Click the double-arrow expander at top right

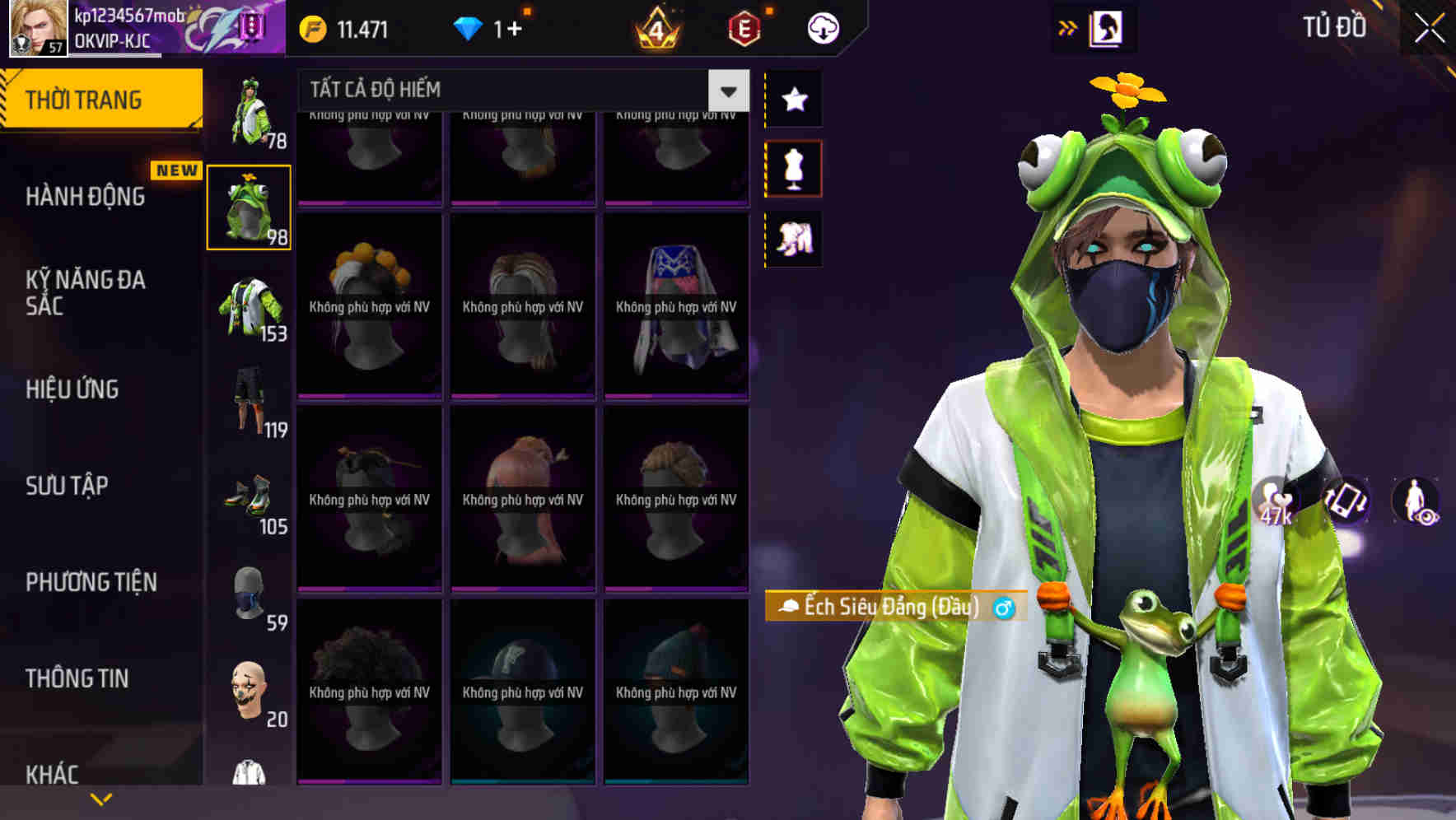(1067, 26)
